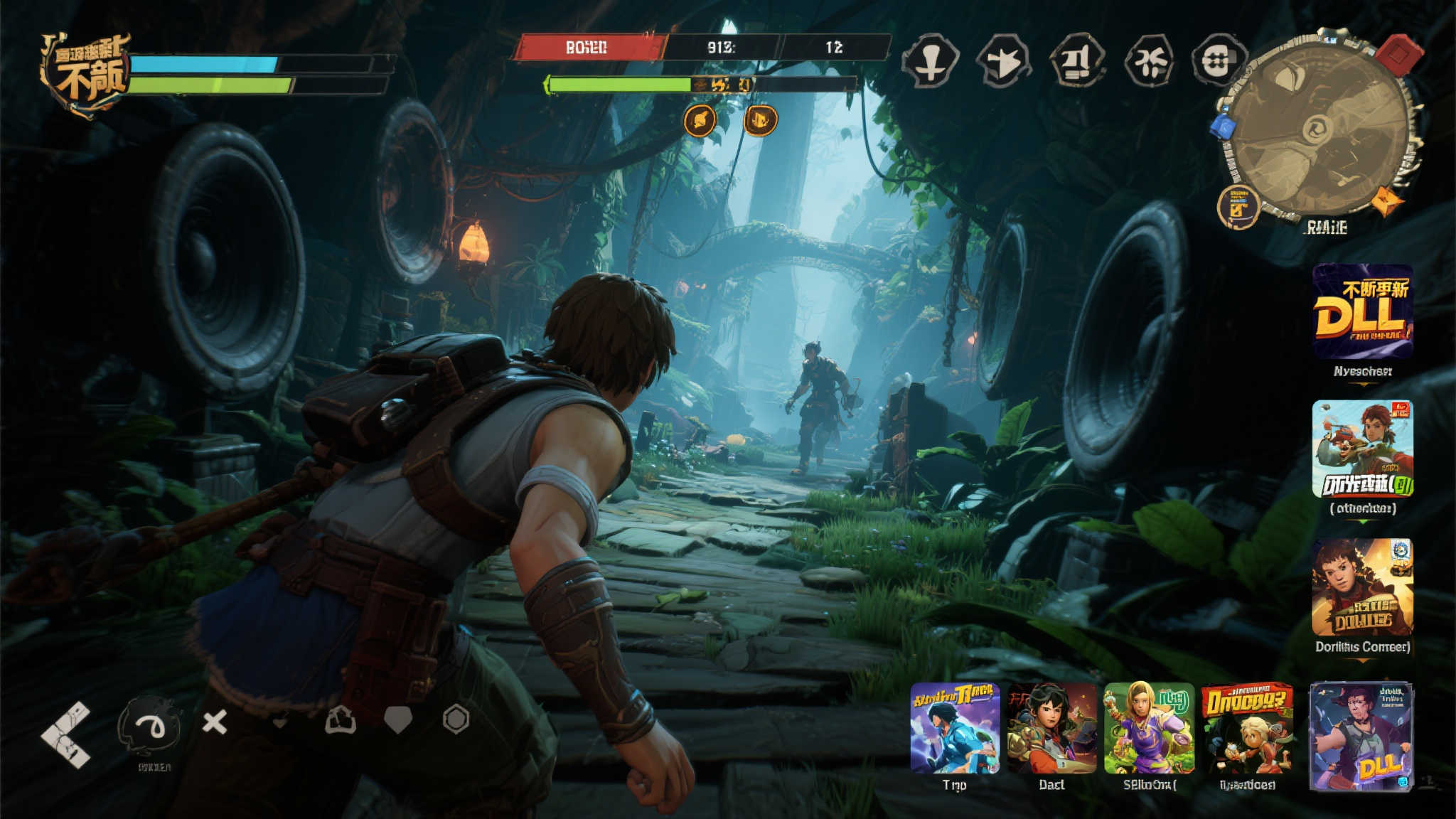Click the DLL character card at bottom right

1361,736
